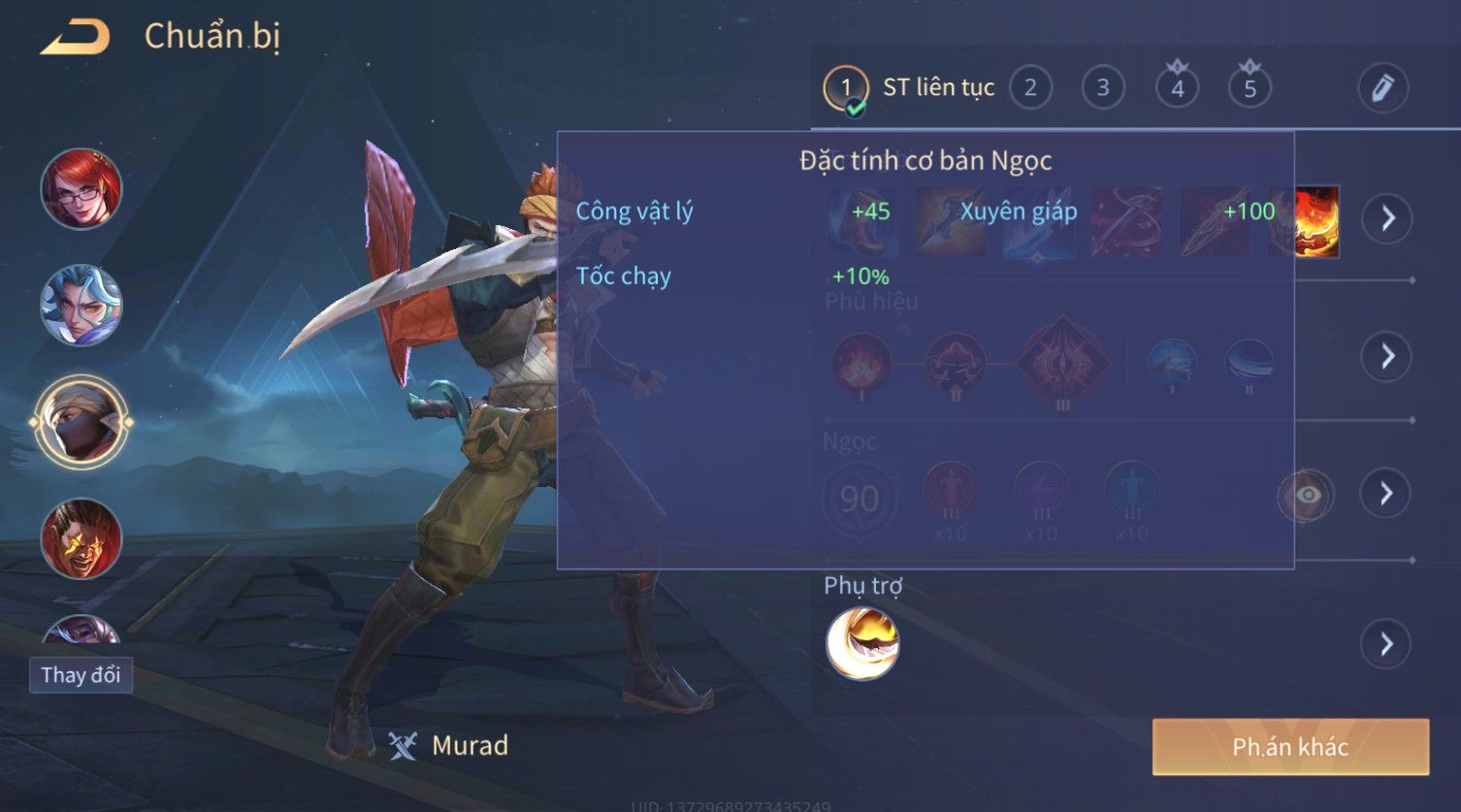This screenshot has height=812, width=1461.
Task: Click the Thay đổi button
Action: [81, 675]
